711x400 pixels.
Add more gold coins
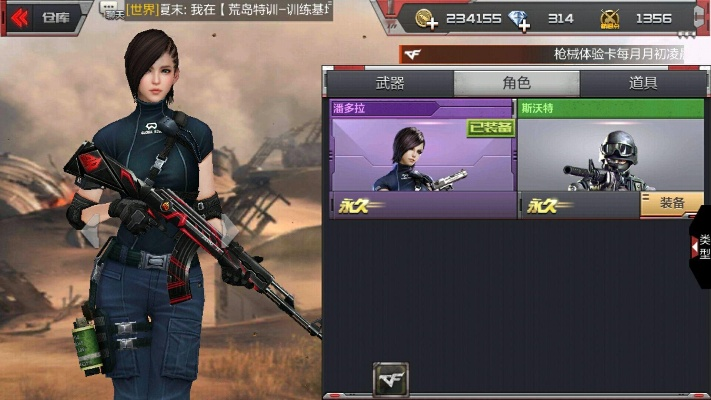(429, 18)
